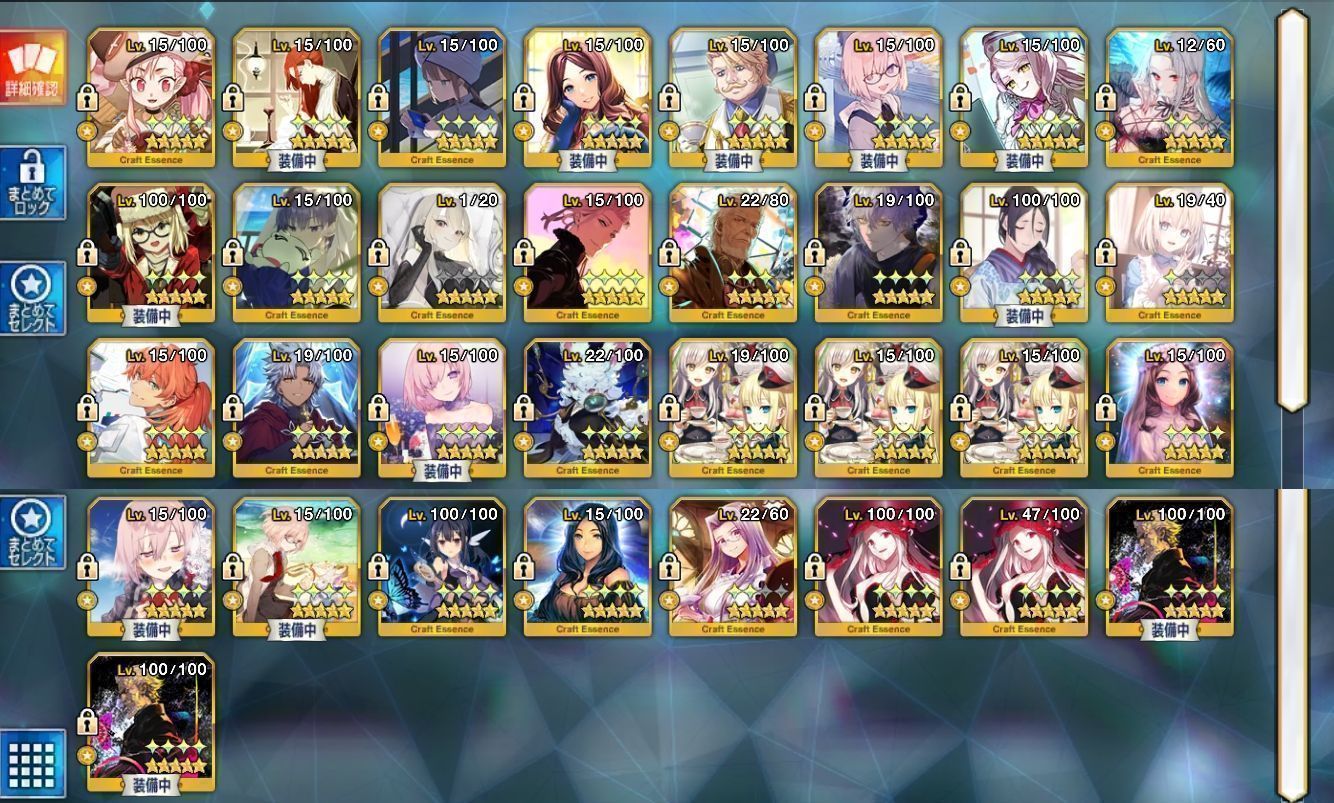Choose the long blue-haired woman craft essence
The height and width of the screenshot is (803, 1334).
[587, 567]
